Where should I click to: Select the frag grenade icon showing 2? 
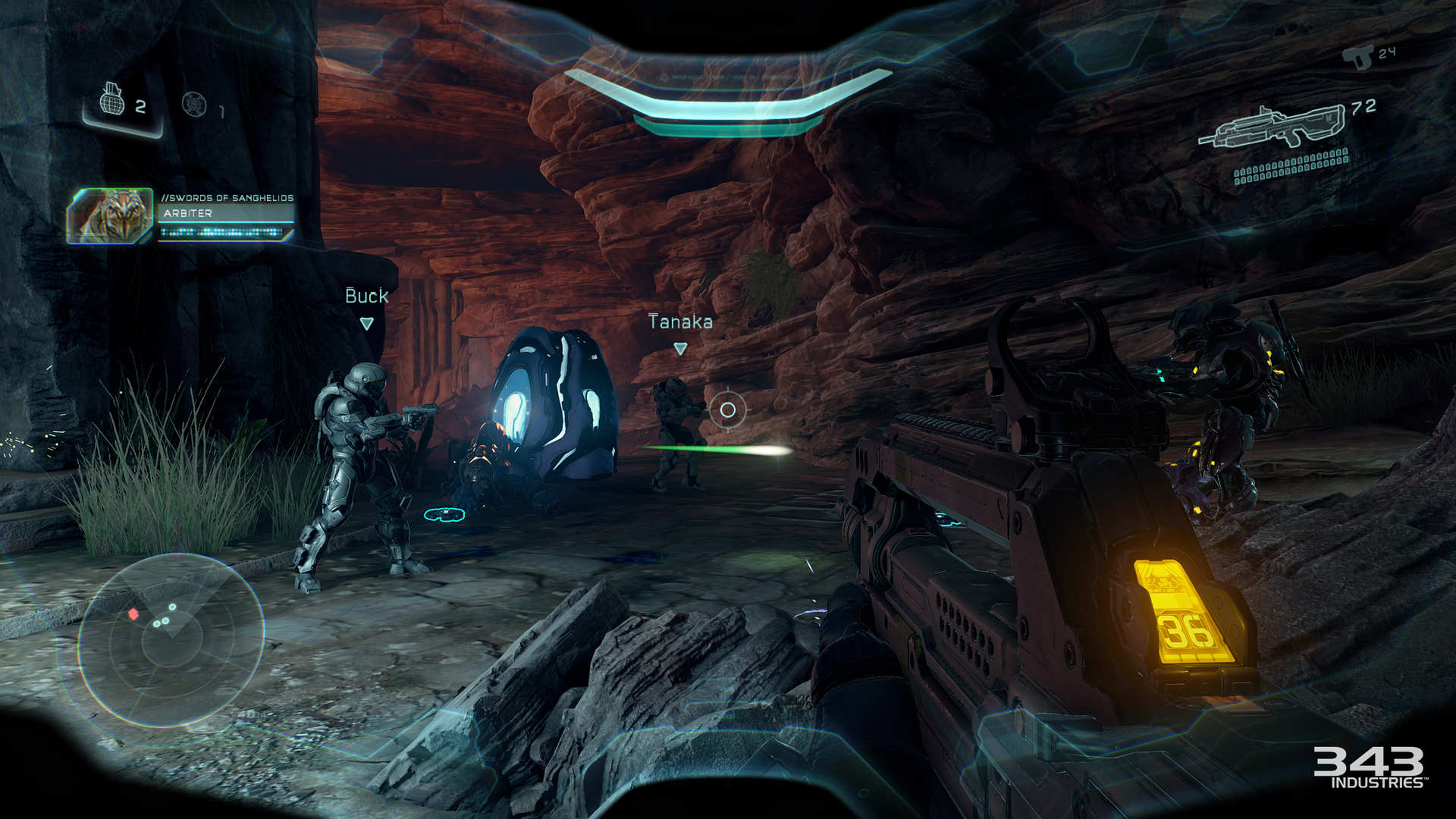point(112,105)
